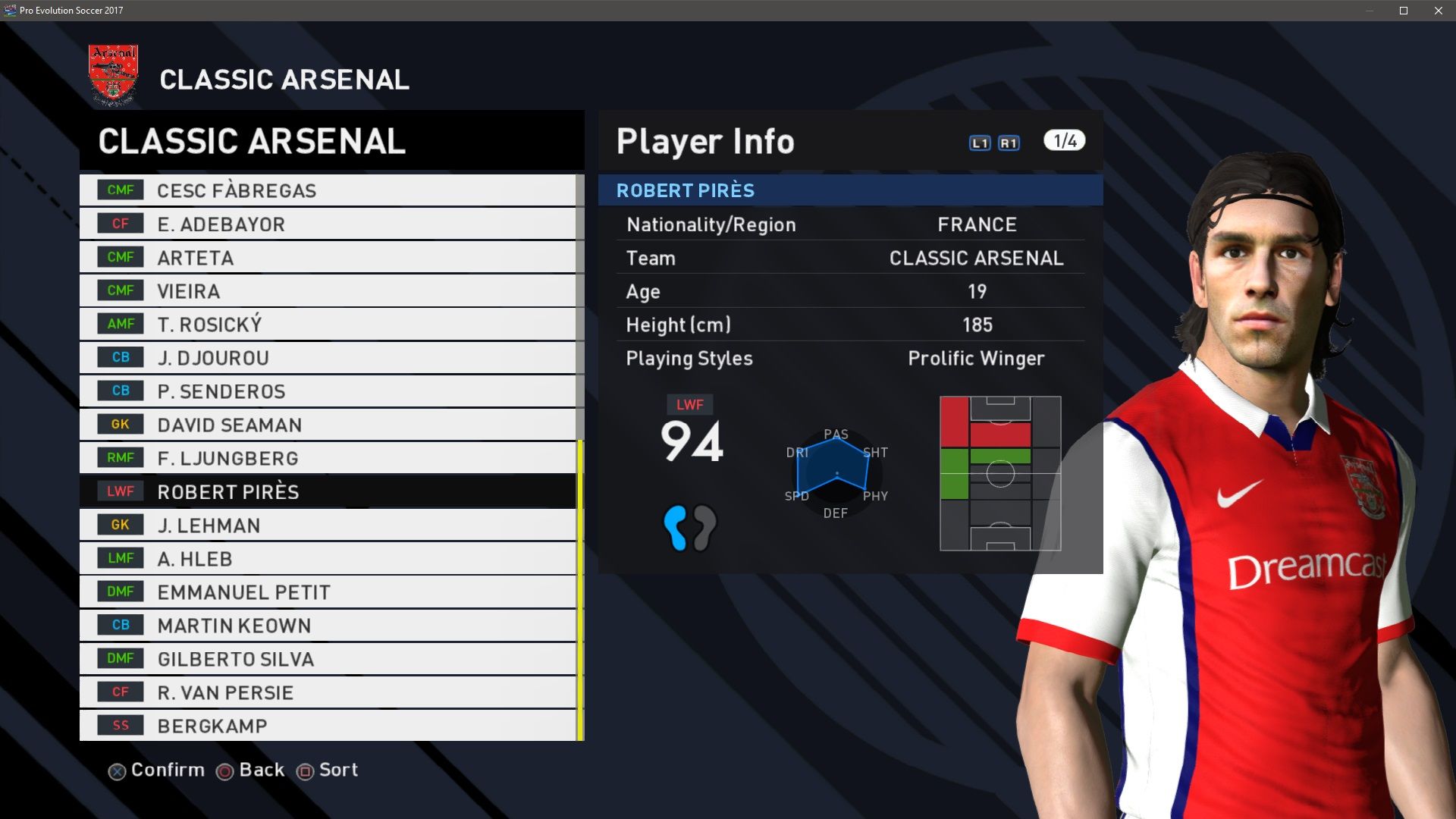
Task: Select Martin Keown row
Action: point(328,625)
